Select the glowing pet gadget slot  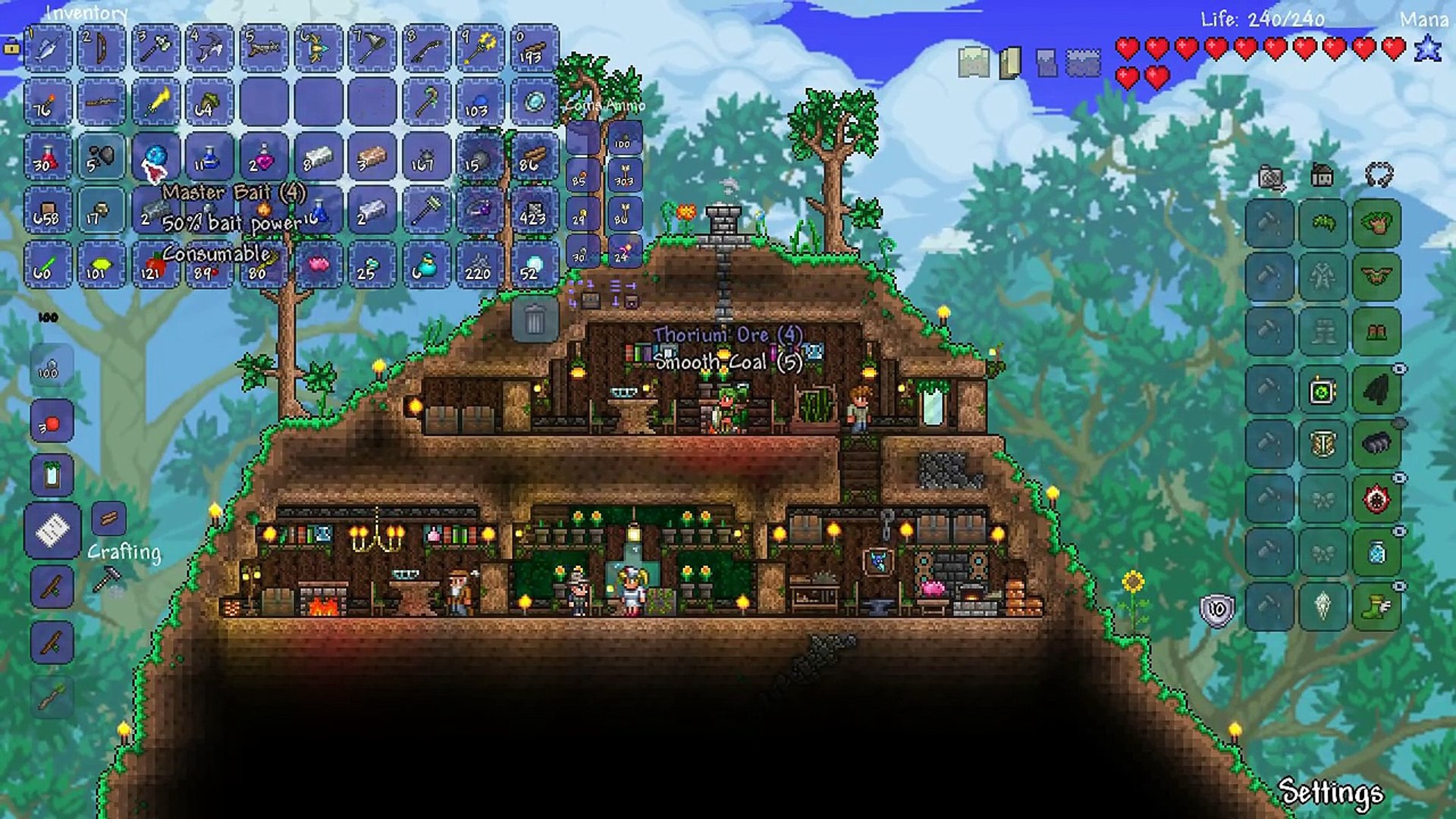[x=1322, y=388]
